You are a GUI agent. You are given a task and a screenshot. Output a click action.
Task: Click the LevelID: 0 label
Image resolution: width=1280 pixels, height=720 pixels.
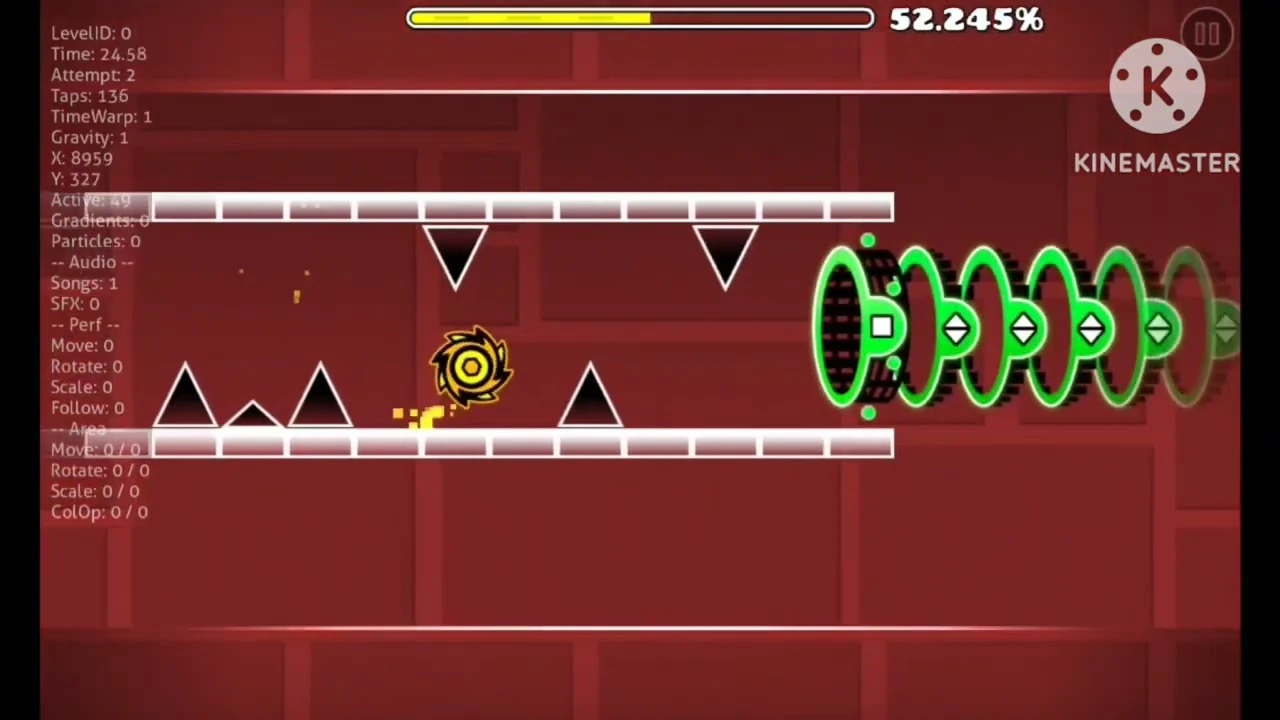(91, 33)
